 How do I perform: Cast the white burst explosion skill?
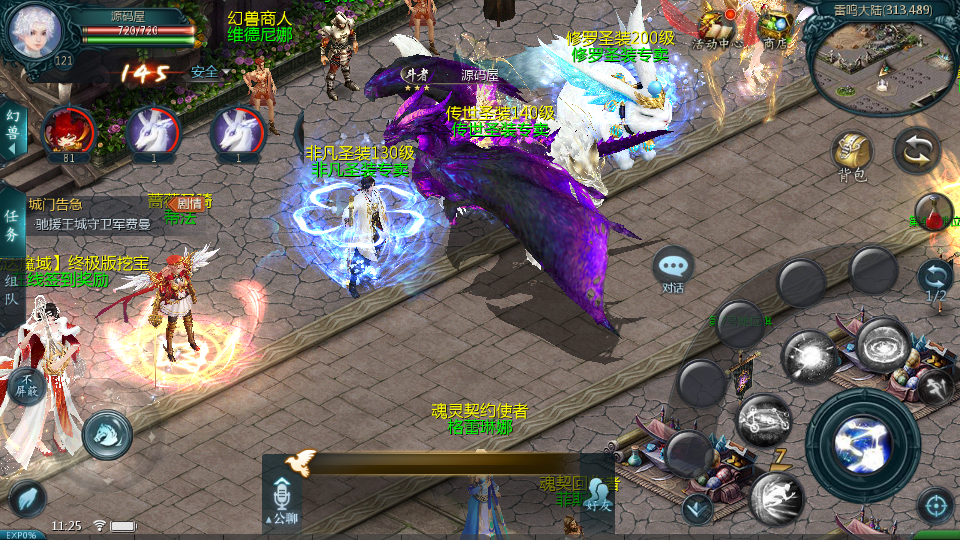click(x=809, y=357)
